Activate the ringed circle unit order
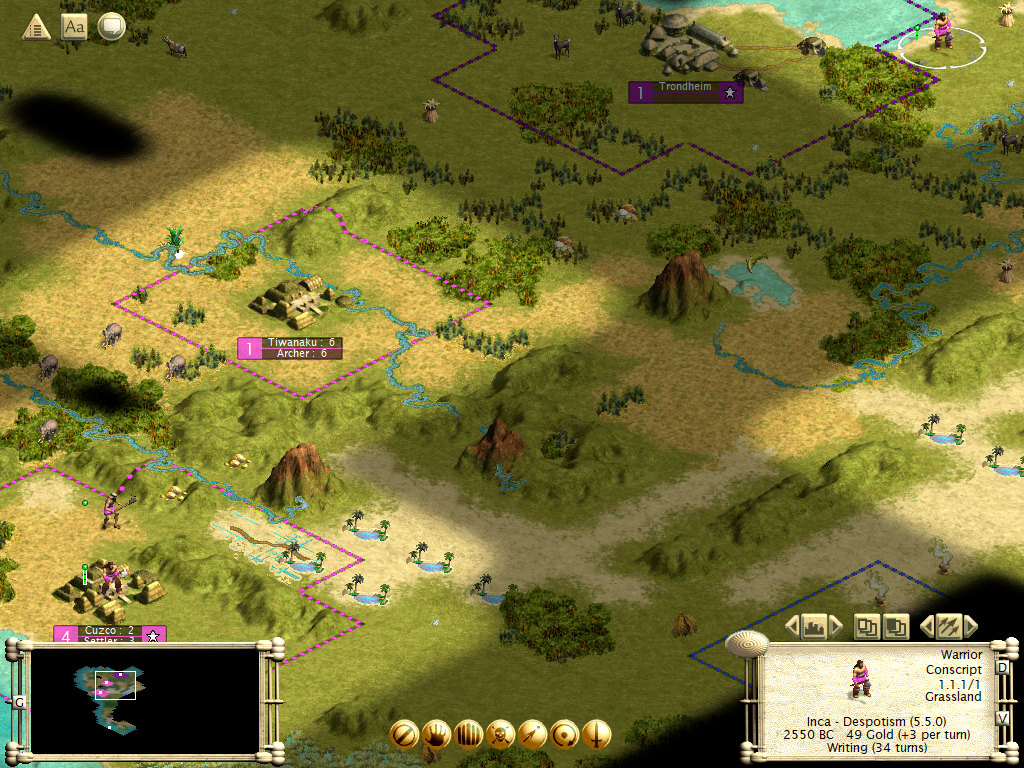 (x=564, y=734)
